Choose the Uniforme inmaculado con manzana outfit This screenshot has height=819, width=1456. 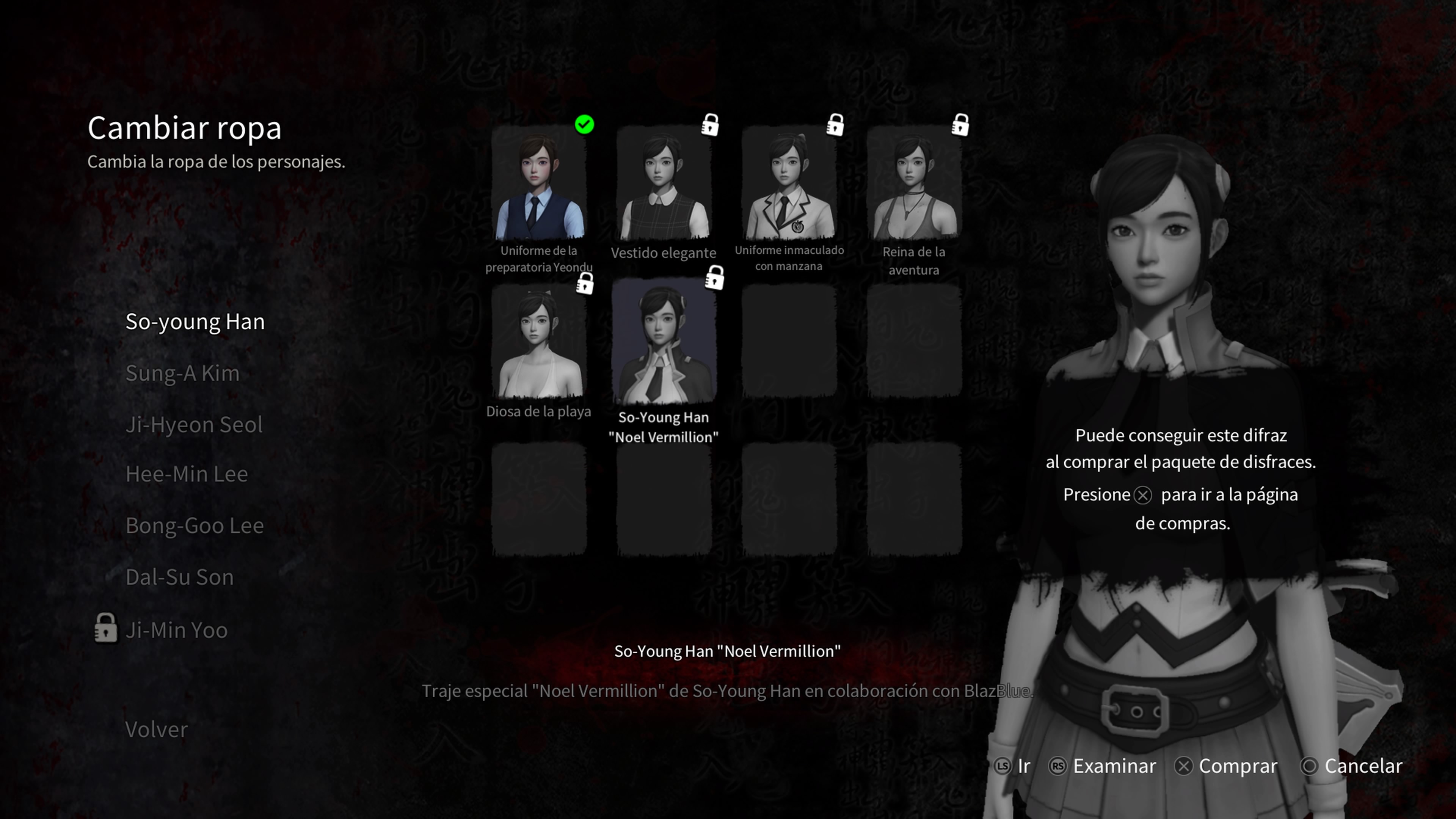[x=789, y=187]
